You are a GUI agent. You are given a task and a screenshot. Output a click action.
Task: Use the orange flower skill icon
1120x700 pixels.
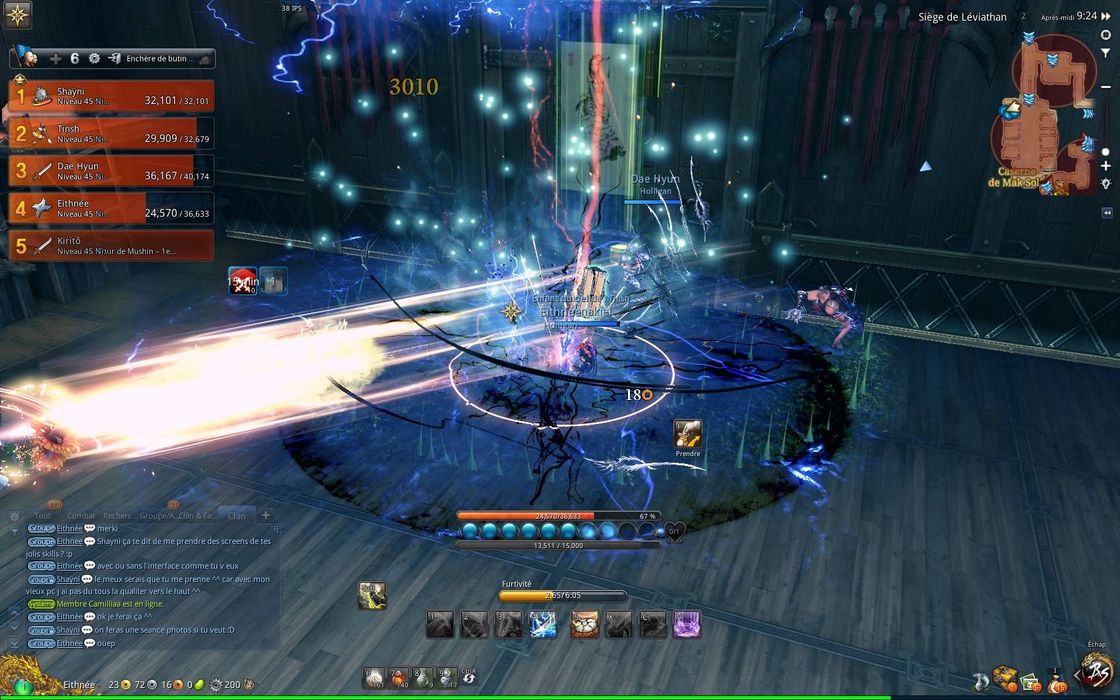(x=585, y=625)
